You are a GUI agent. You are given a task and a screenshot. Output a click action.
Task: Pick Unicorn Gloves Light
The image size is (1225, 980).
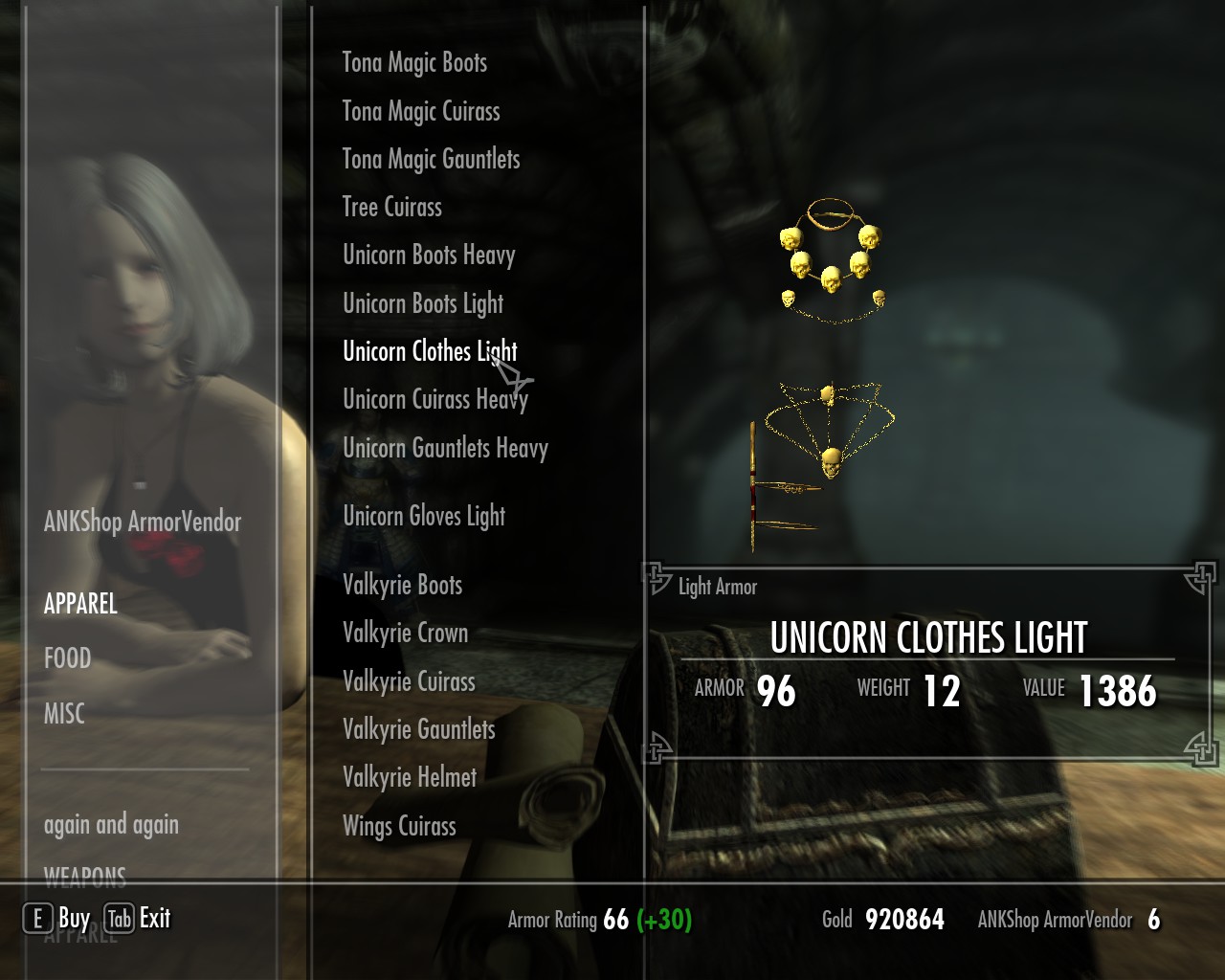424,517
